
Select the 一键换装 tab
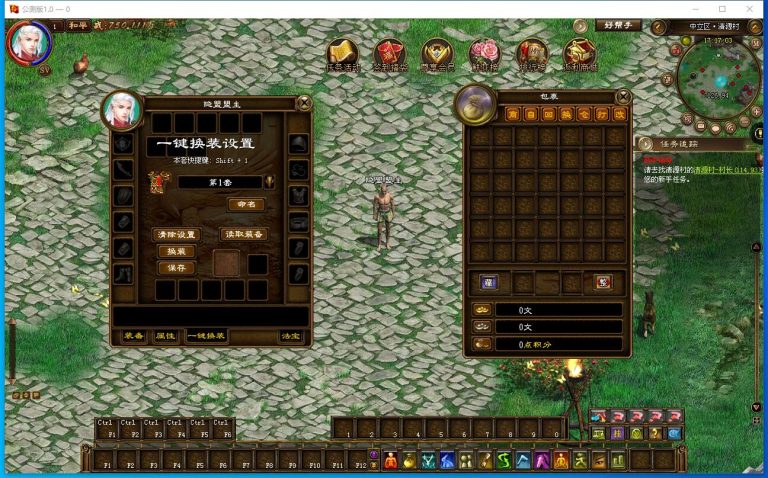pyautogui.click(x=207, y=336)
